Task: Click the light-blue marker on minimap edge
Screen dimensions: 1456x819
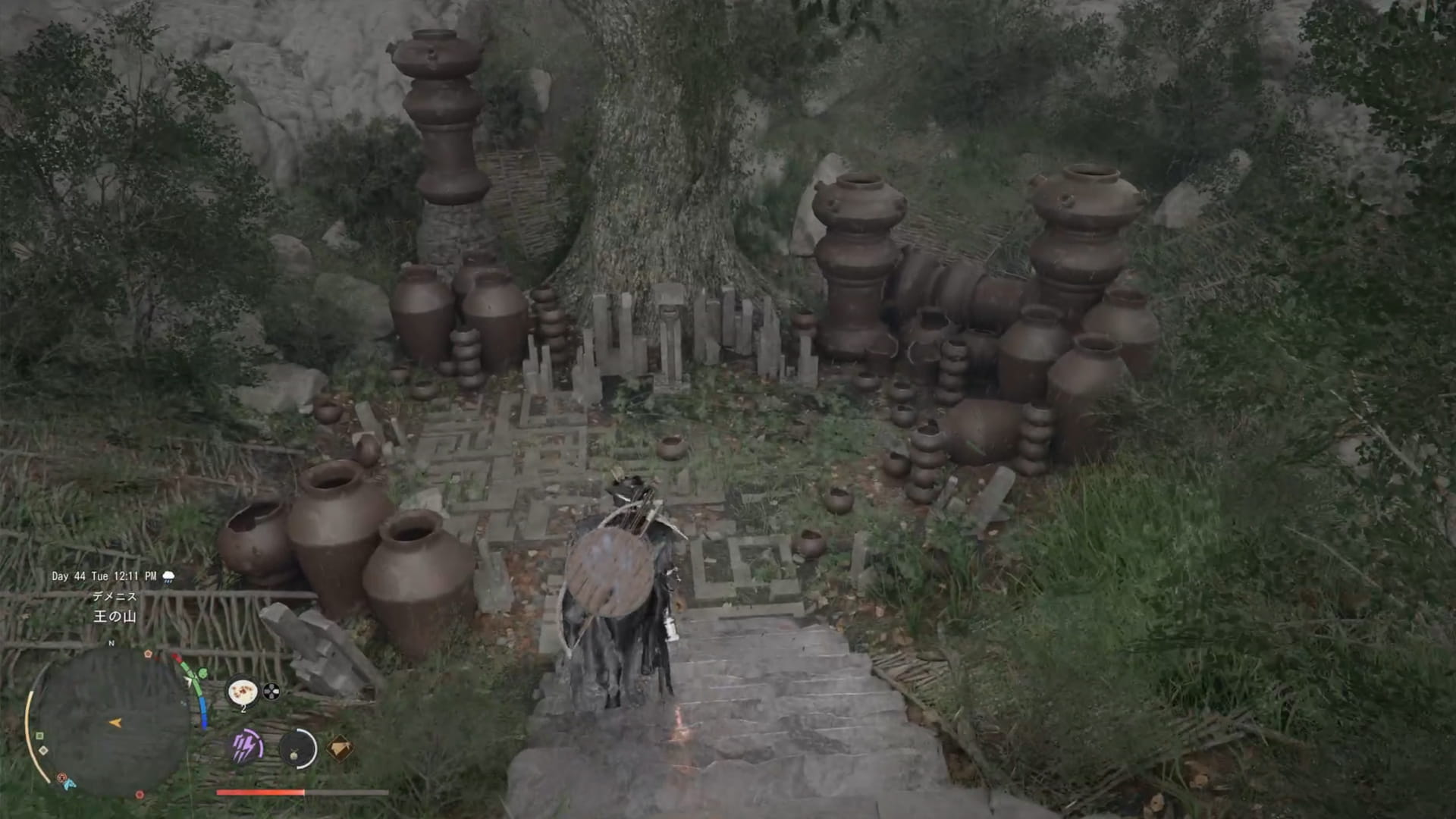Action: (69, 785)
